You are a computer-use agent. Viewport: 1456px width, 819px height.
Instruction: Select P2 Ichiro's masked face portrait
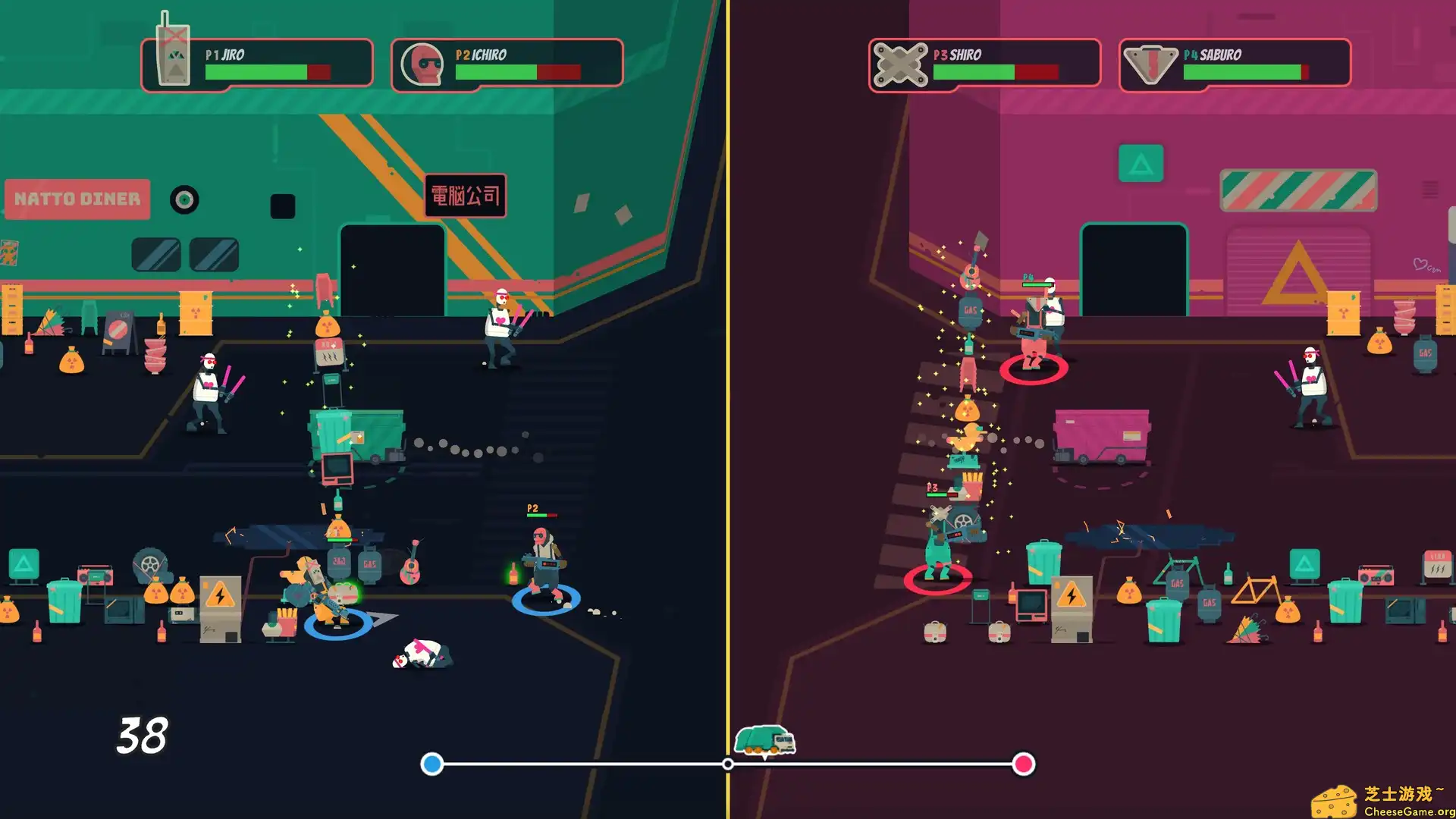pyautogui.click(x=423, y=64)
